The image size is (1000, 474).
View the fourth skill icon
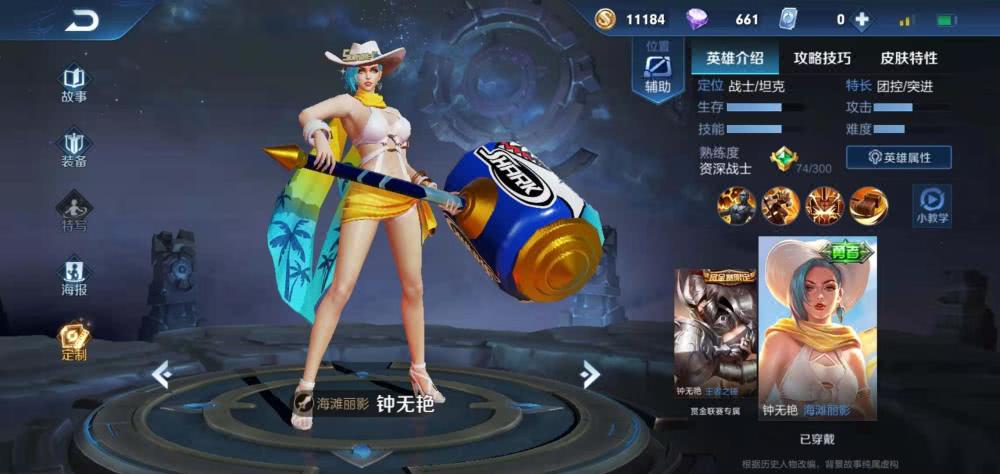tap(868, 205)
